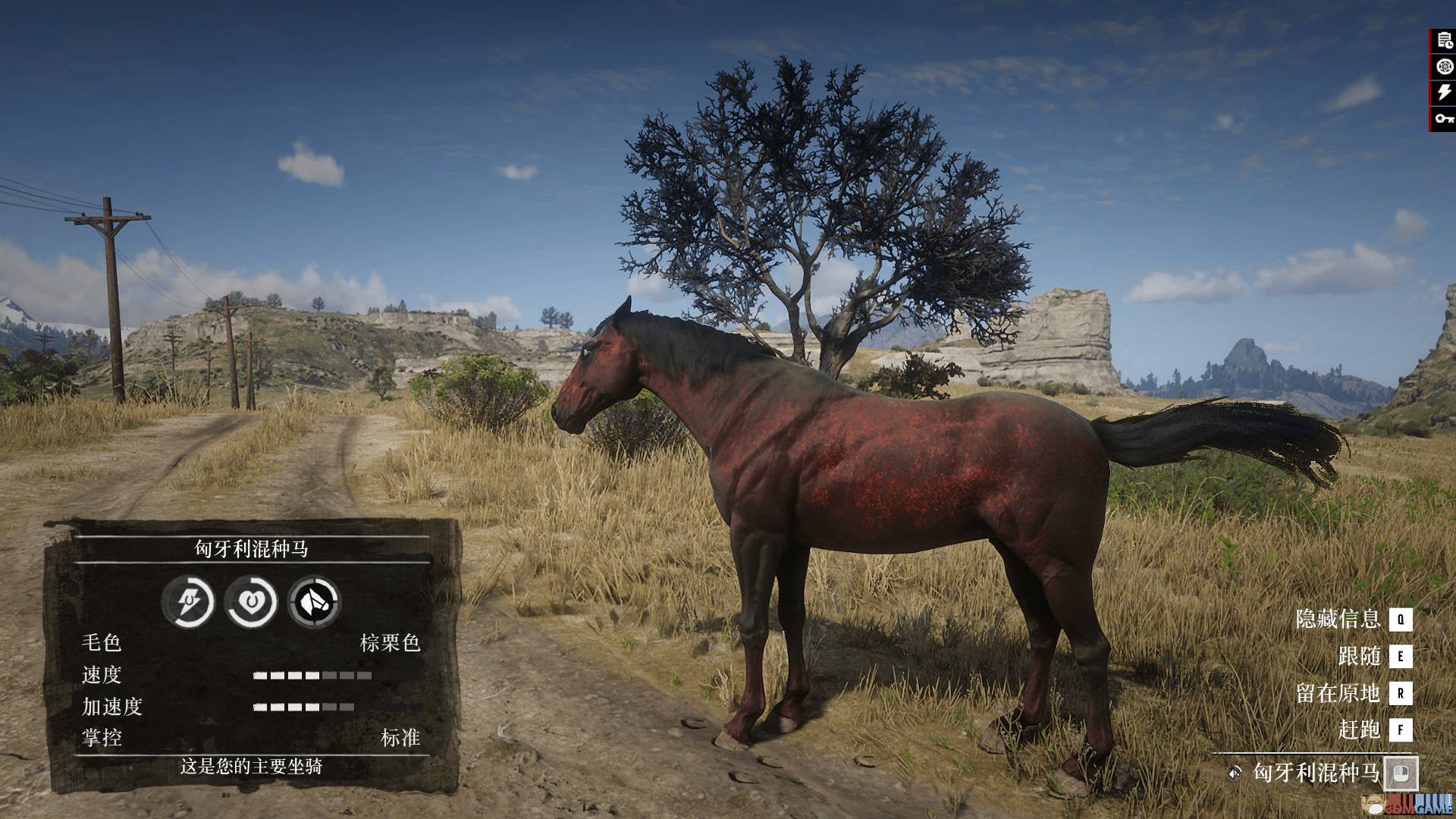
Task: Click the 速度 speed stat bar
Action: [313, 676]
